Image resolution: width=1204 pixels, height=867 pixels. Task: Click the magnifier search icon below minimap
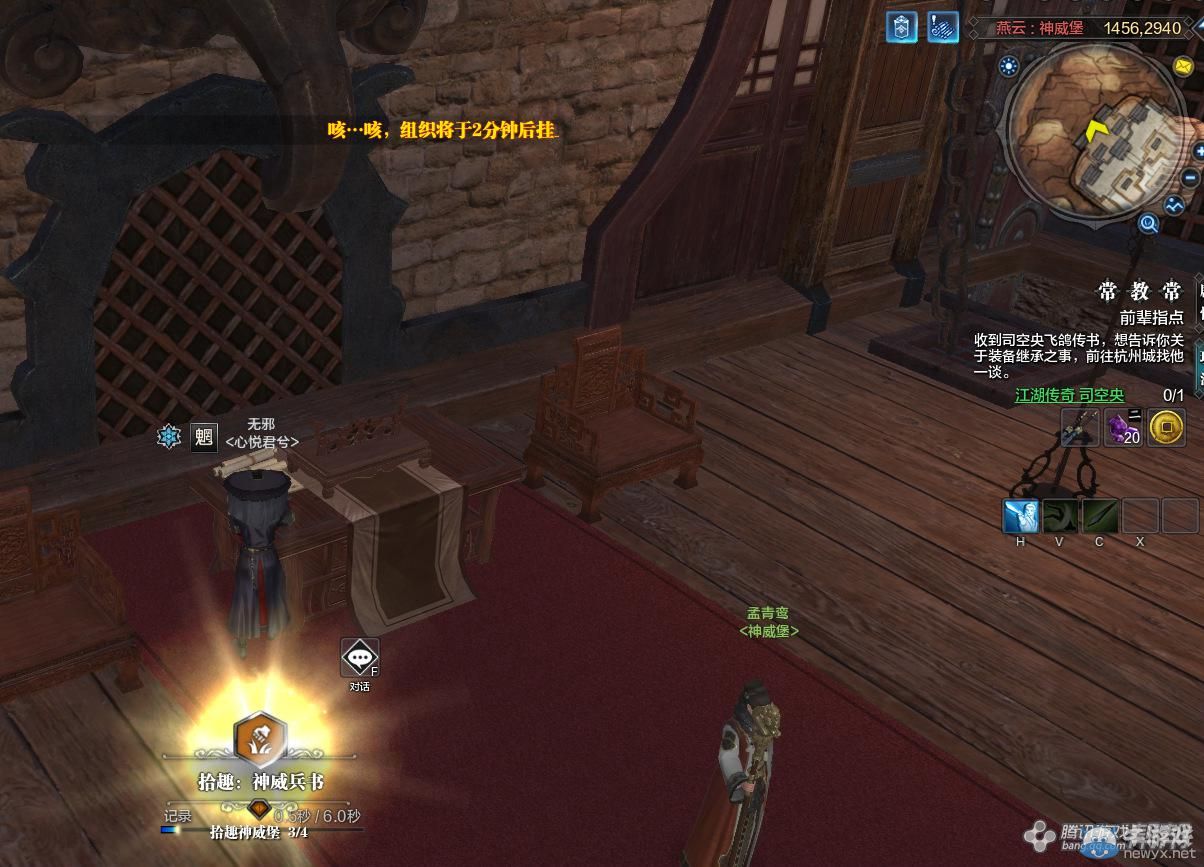pos(1149,224)
